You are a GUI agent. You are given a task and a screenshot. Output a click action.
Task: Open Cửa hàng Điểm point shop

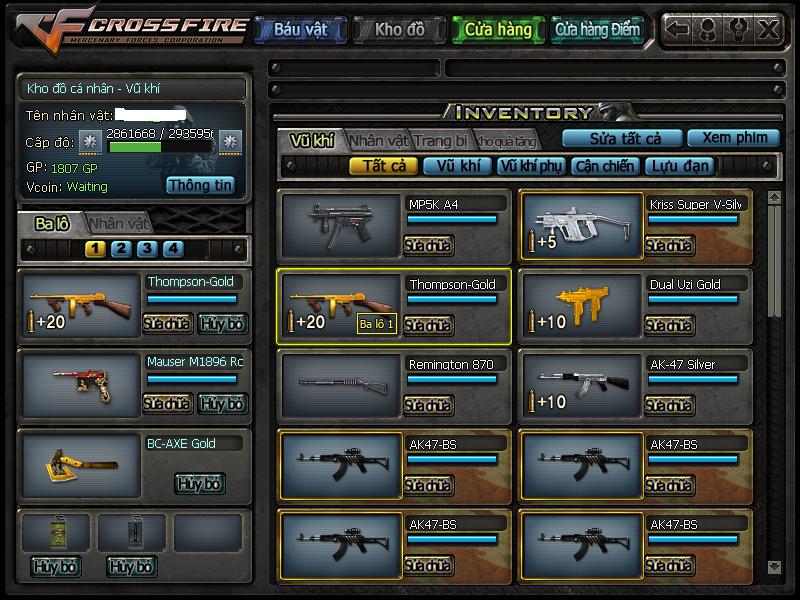click(x=597, y=30)
